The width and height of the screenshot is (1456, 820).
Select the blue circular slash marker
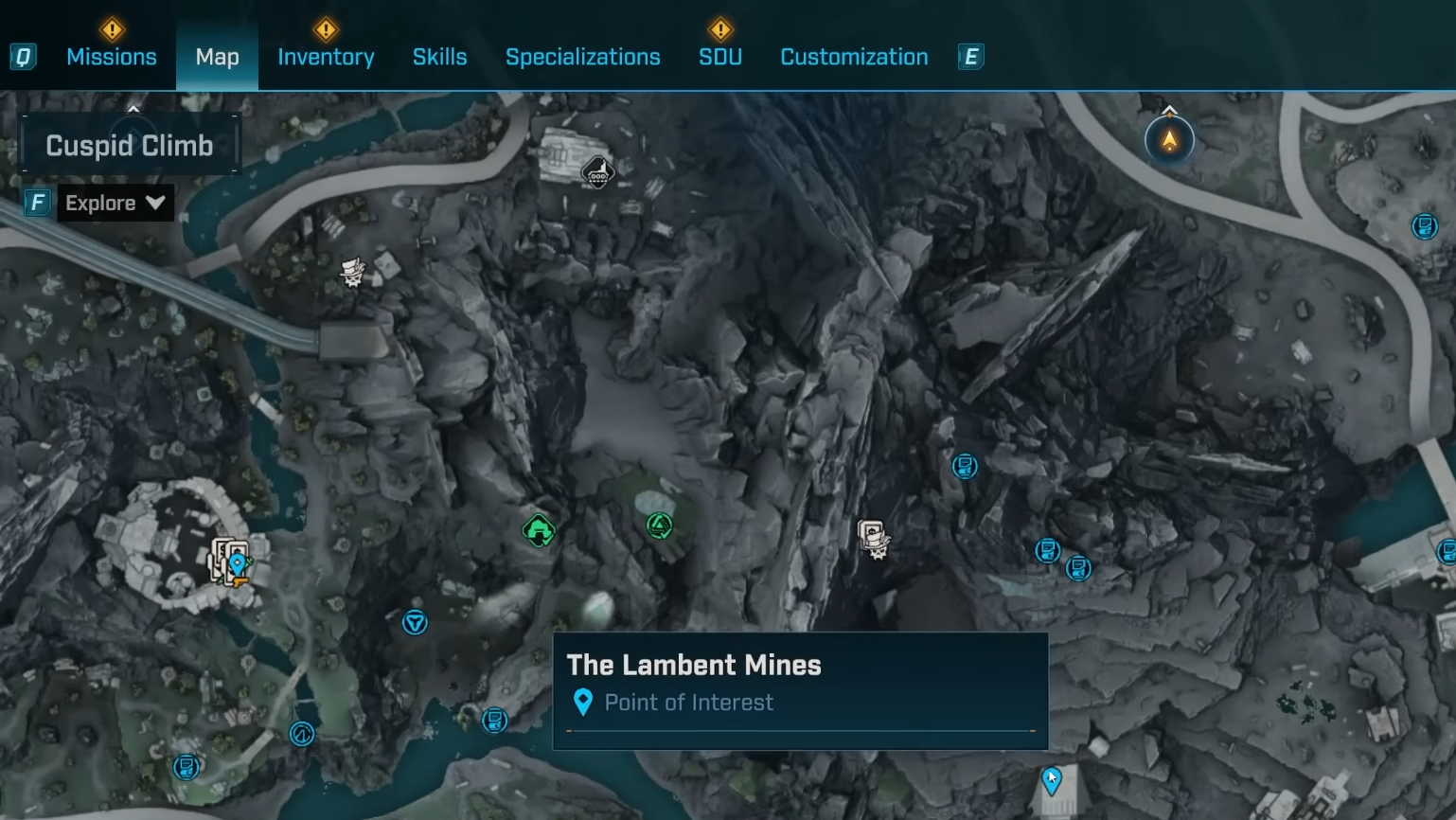click(301, 734)
